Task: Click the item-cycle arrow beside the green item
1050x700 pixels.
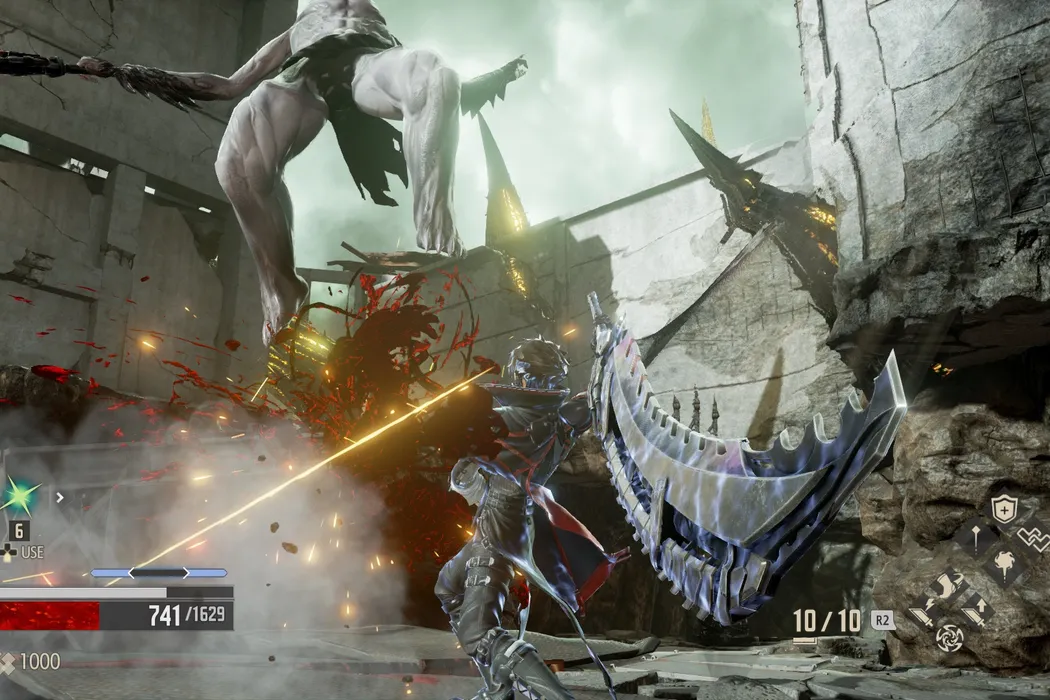Action: pyautogui.click(x=59, y=495)
